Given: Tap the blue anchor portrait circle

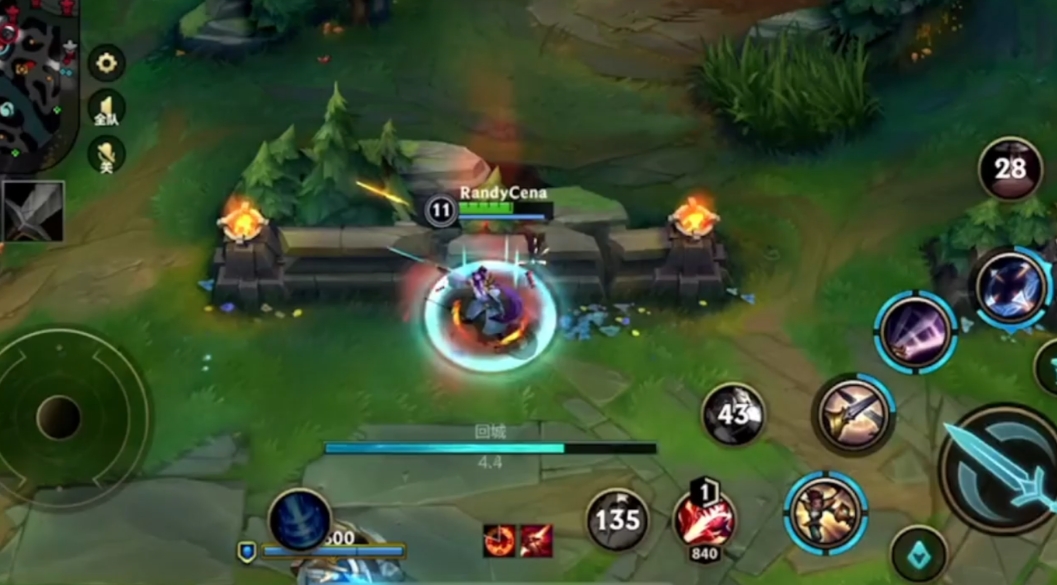Looking at the screenshot, I should click(x=299, y=520).
